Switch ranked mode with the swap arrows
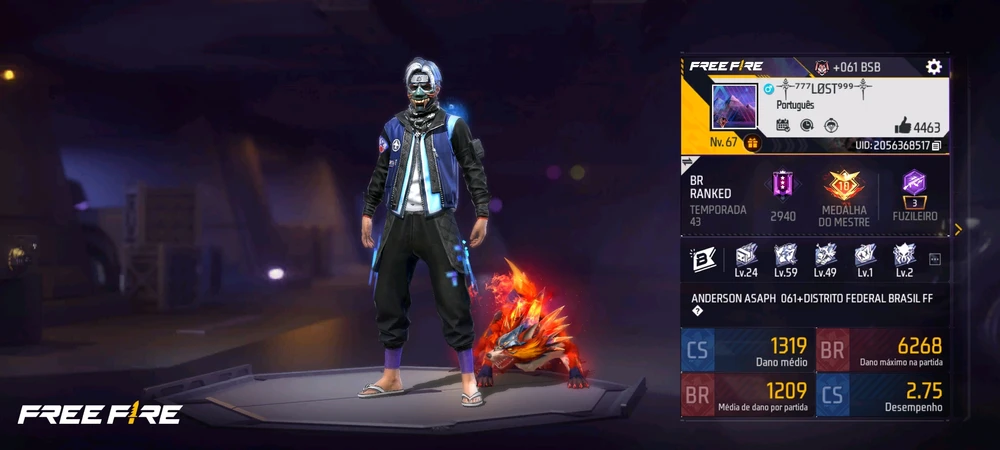Screen dimensions: 1000x450 pos(688,161)
